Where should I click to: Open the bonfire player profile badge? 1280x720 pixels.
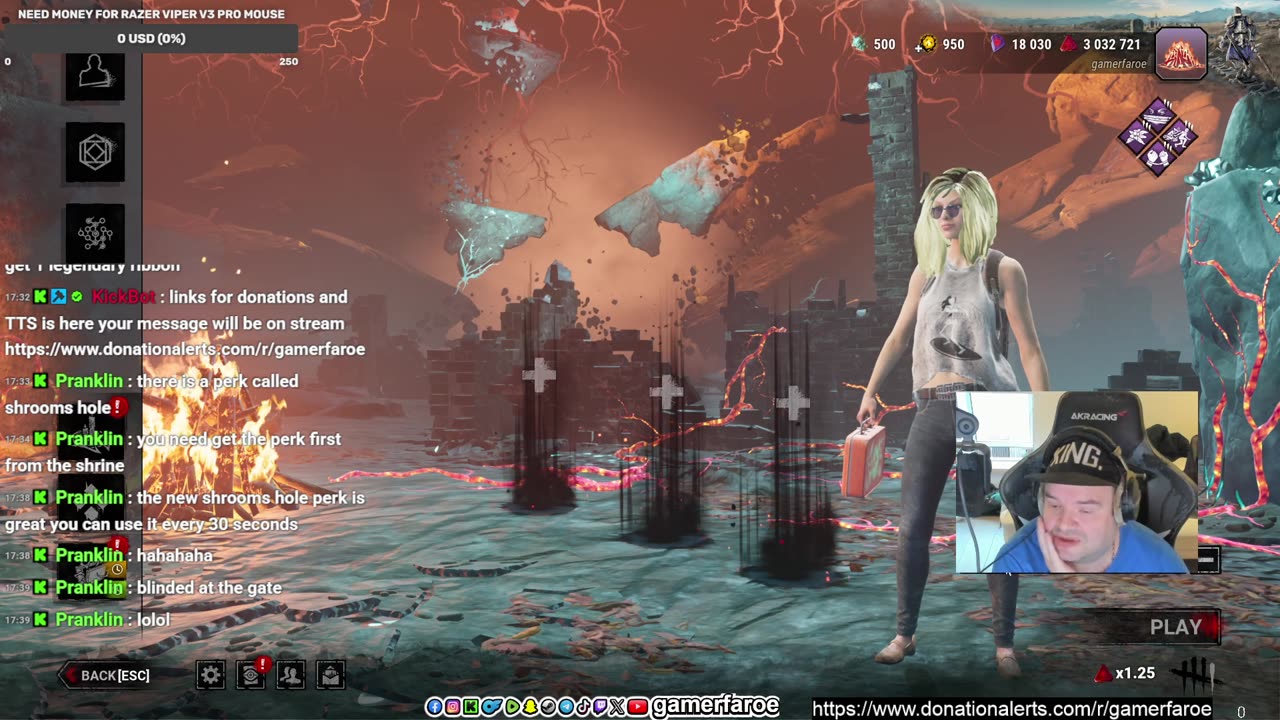pos(1181,52)
